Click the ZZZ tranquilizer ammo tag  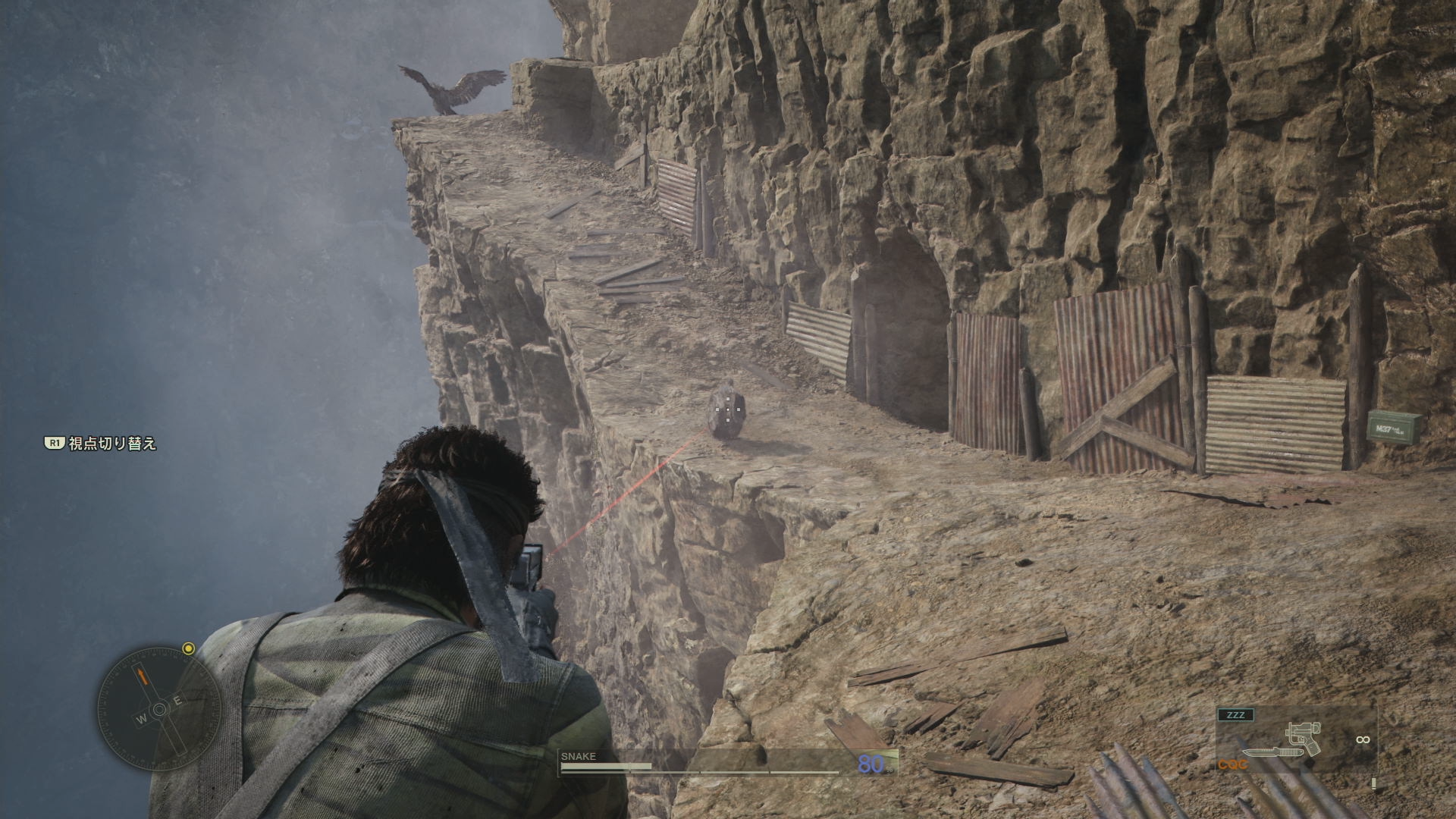(x=1235, y=714)
